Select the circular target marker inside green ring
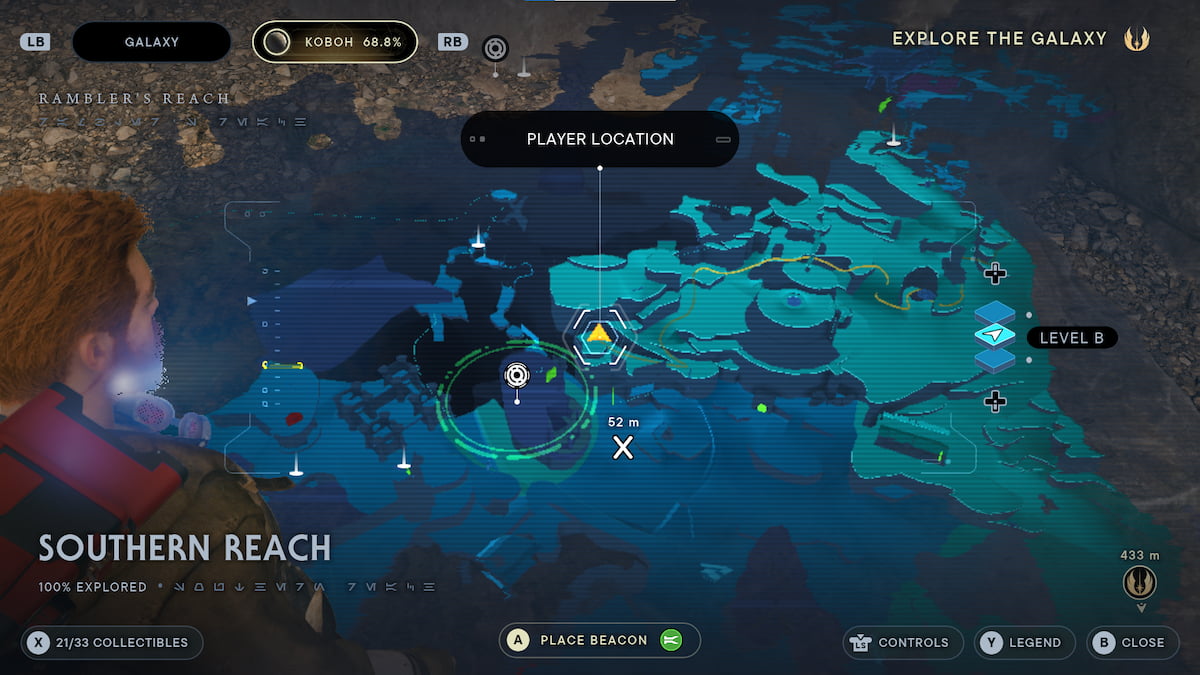1200x675 pixels. 516,375
